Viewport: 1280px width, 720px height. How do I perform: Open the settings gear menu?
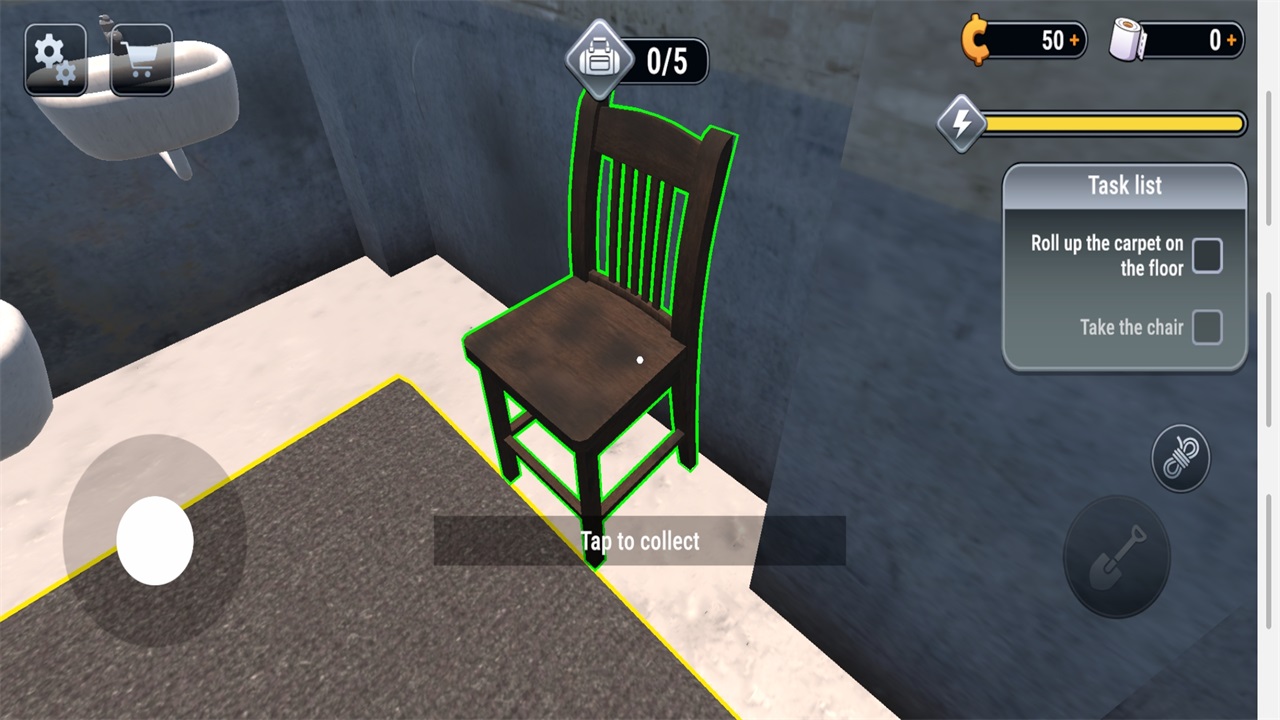click(55, 58)
